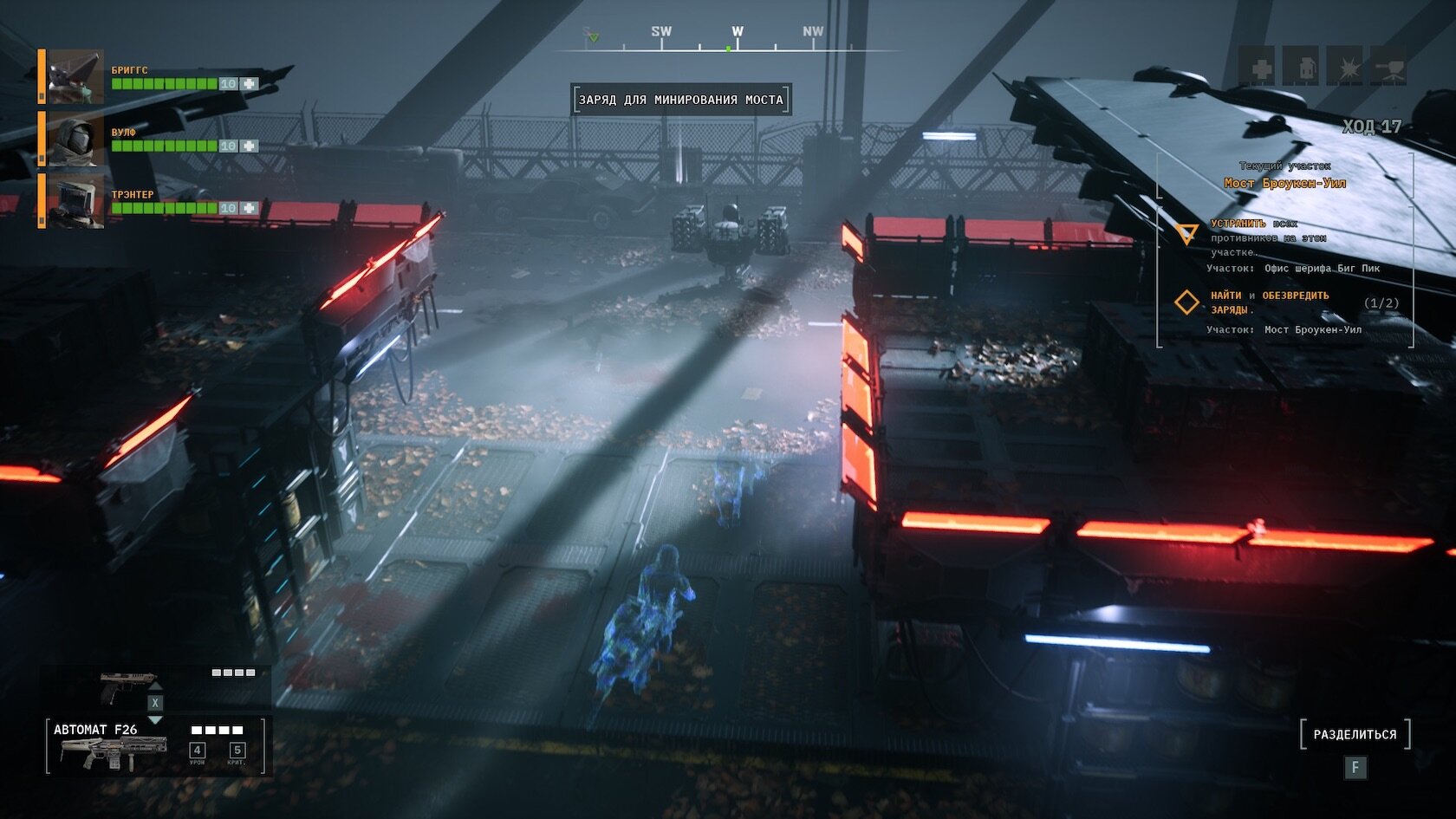1456x819 pixels.
Task: Select the Бриггс squad portrait
Action: (75, 77)
